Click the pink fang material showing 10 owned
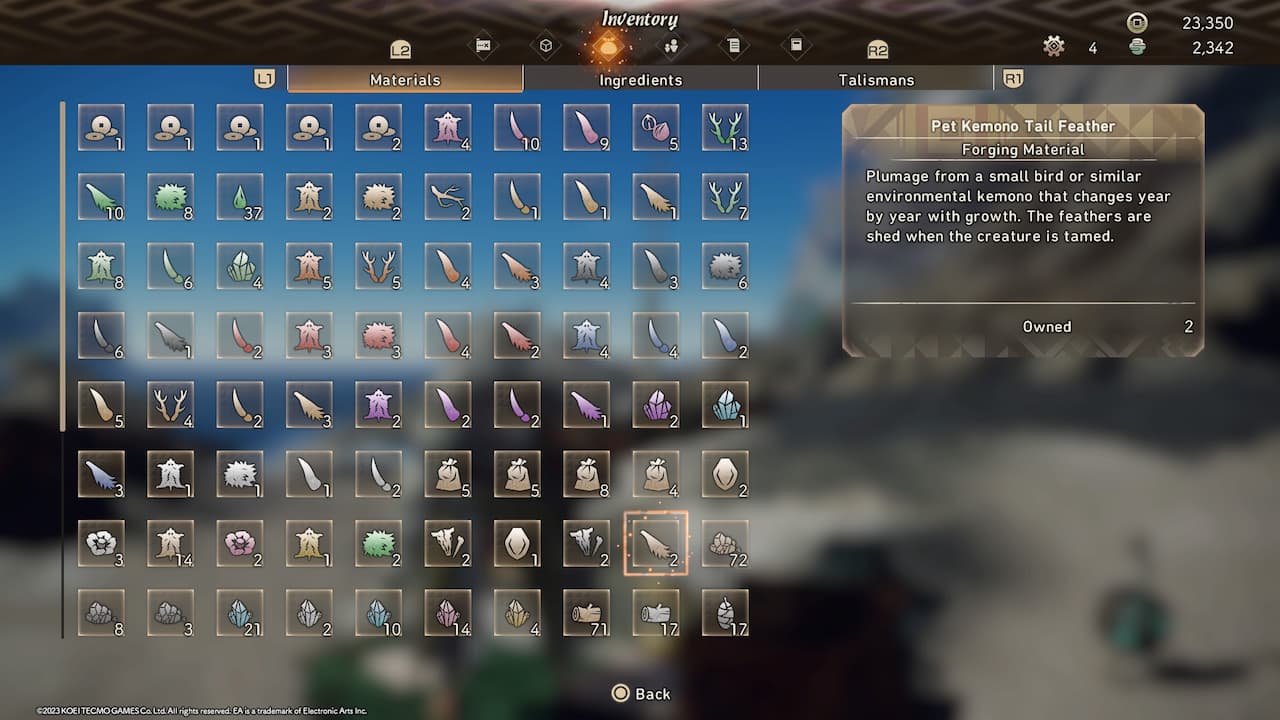The image size is (1280, 720). click(517, 128)
